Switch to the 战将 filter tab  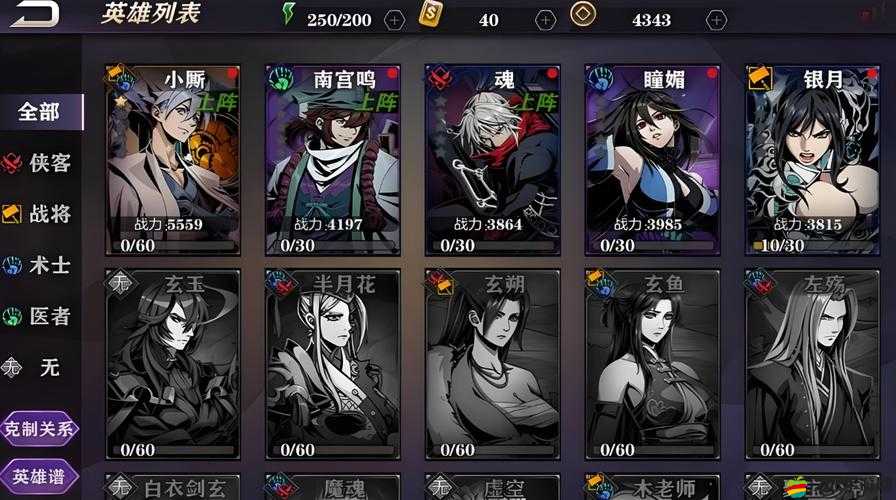pos(40,214)
